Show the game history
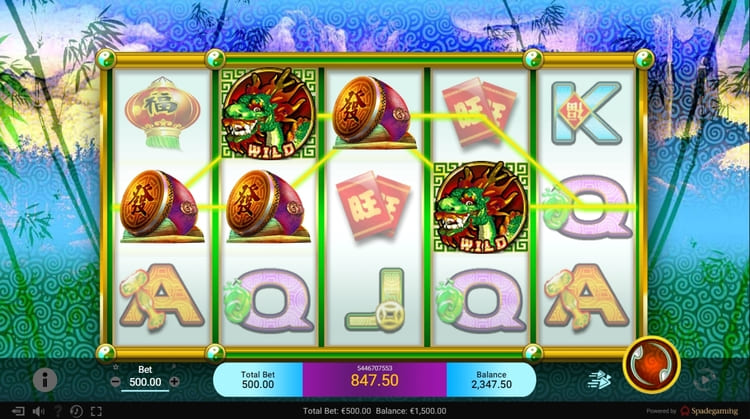This screenshot has height=419, width=750. click(76, 411)
